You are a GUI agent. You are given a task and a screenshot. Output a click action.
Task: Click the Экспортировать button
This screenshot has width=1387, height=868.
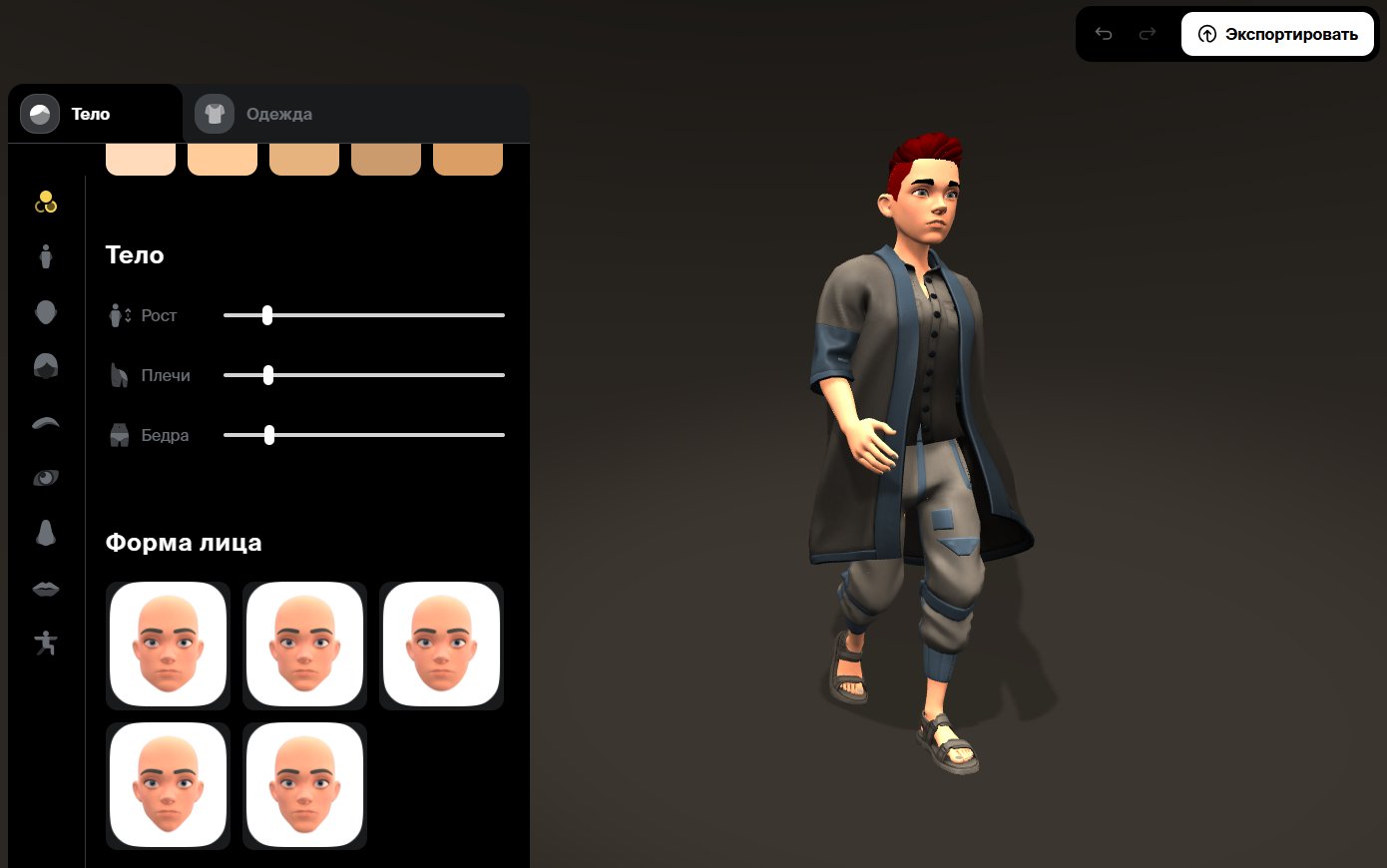tap(1277, 35)
